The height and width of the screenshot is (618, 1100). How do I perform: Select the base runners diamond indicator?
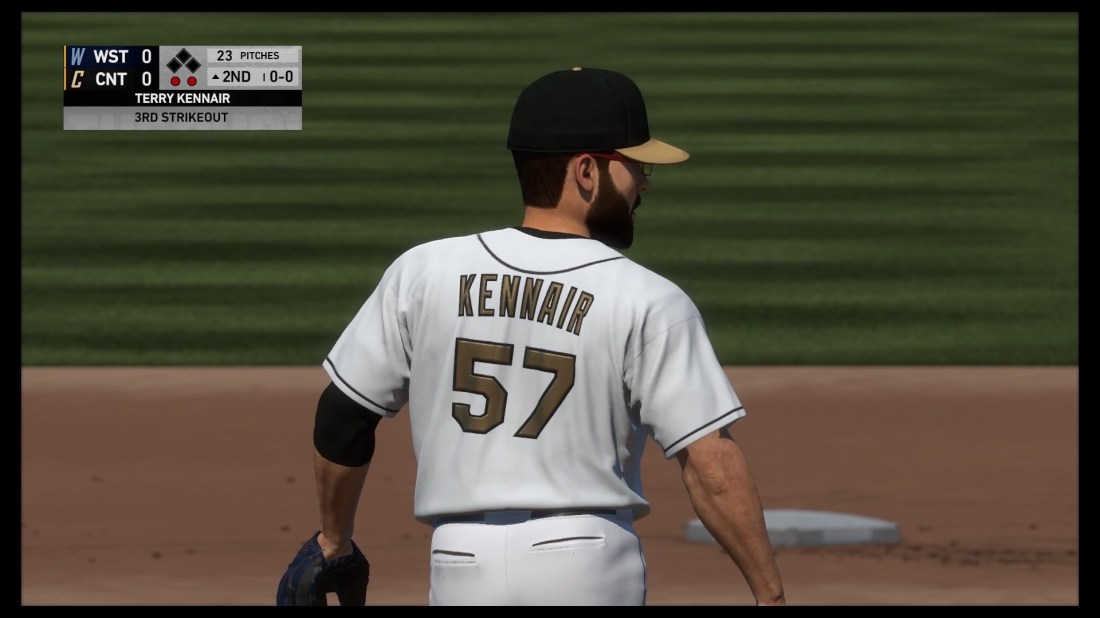click(183, 62)
